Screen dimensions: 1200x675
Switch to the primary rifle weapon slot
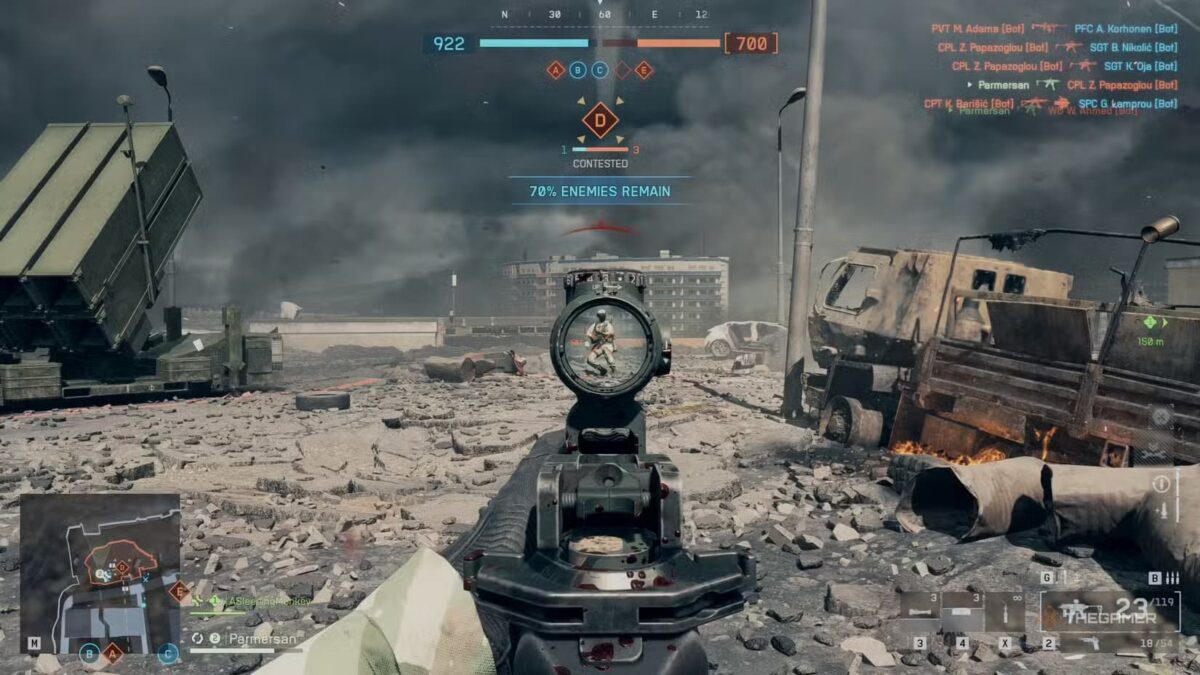[x=1110, y=611]
